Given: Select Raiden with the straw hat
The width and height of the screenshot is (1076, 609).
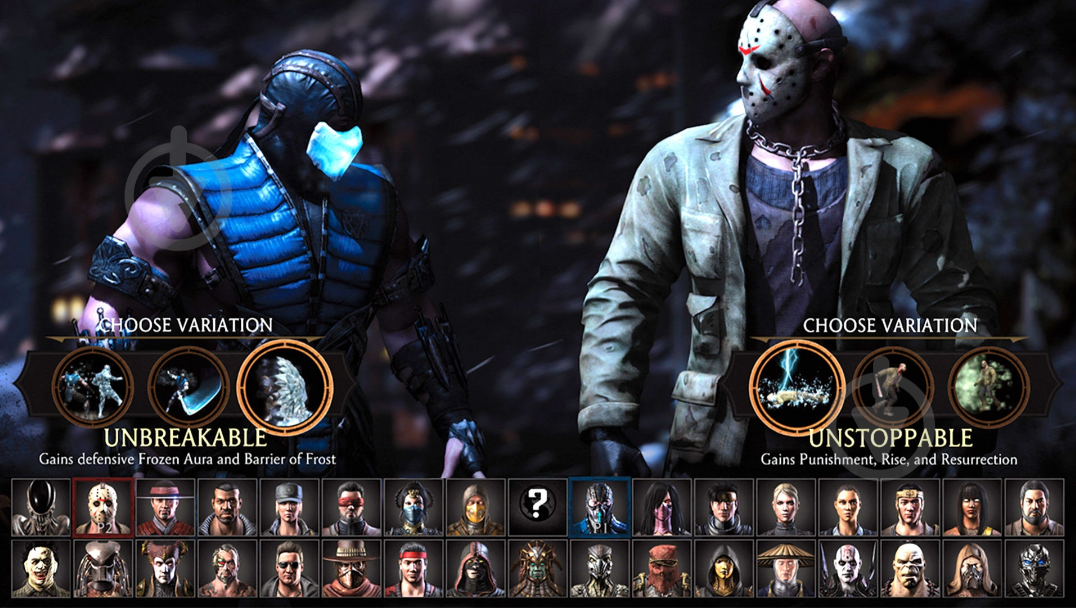Looking at the screenshot, I should (x=785, y=568).
